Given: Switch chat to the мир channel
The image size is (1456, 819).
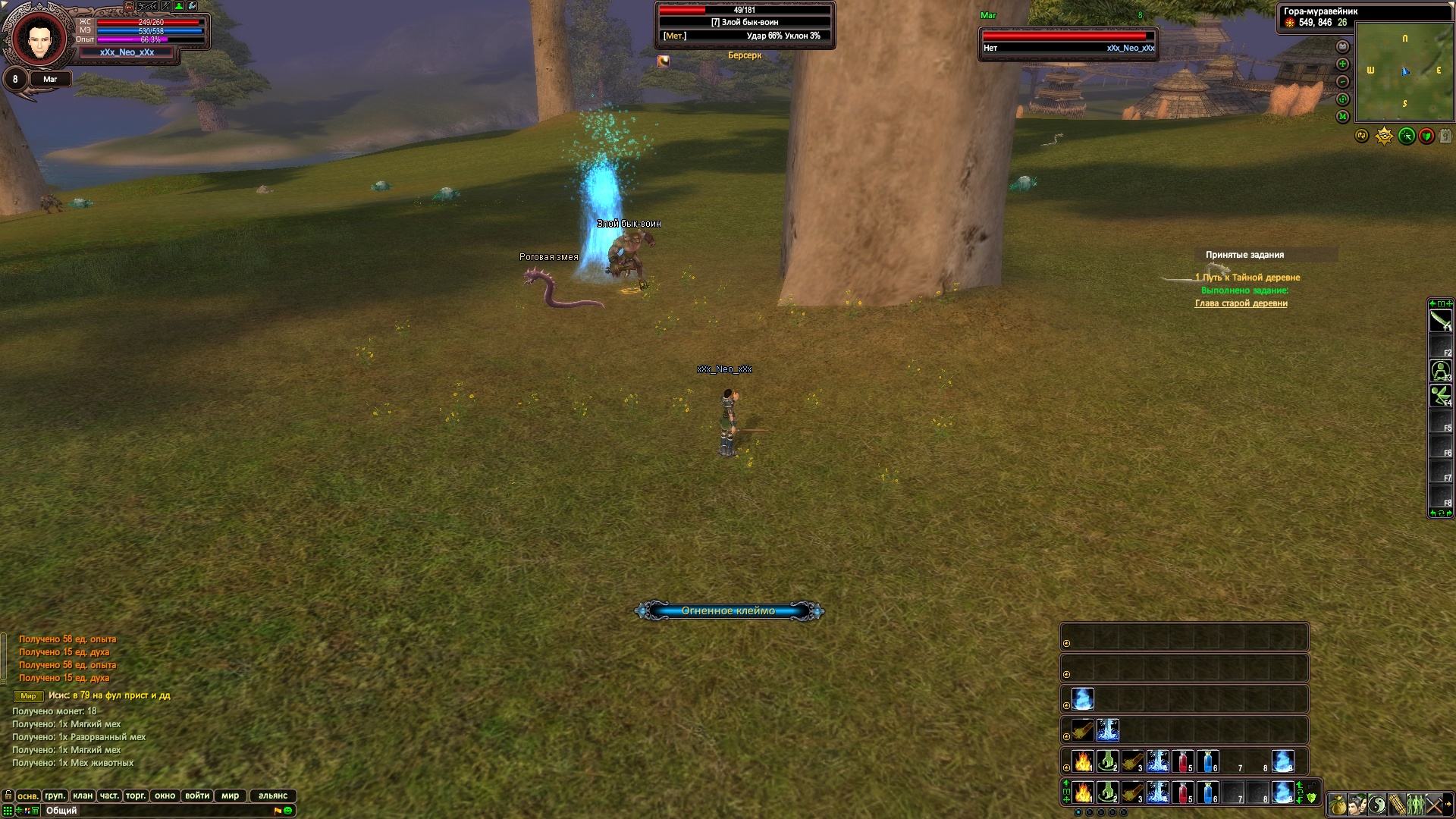Looking at the screenshot, I should point(231,795).
